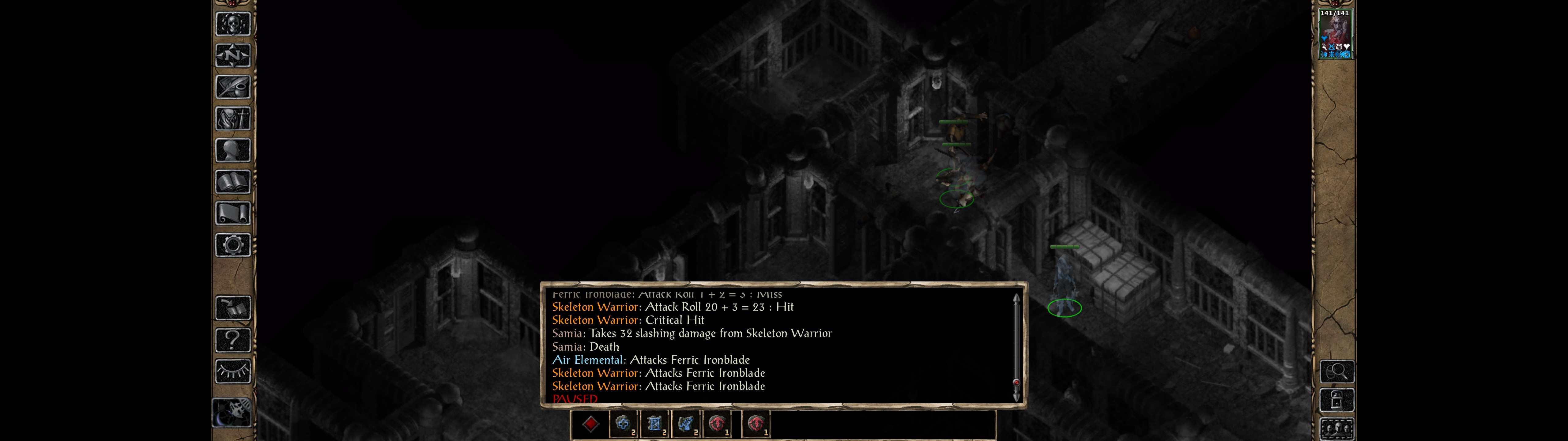Open the area map with compass icon

tap(232, 55)
